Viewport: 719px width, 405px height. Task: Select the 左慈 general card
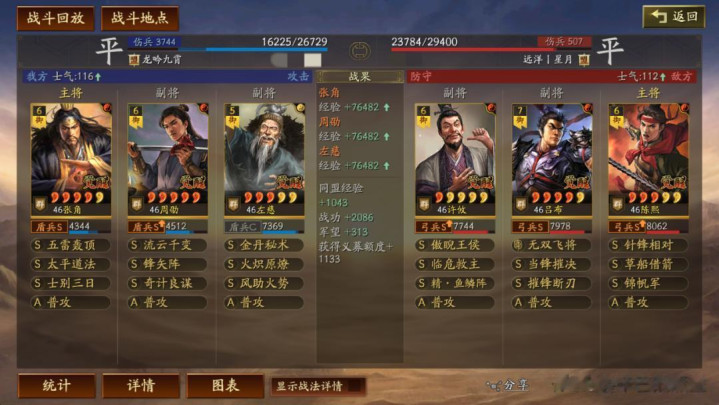pyautogui.click(x=263, y=158)
